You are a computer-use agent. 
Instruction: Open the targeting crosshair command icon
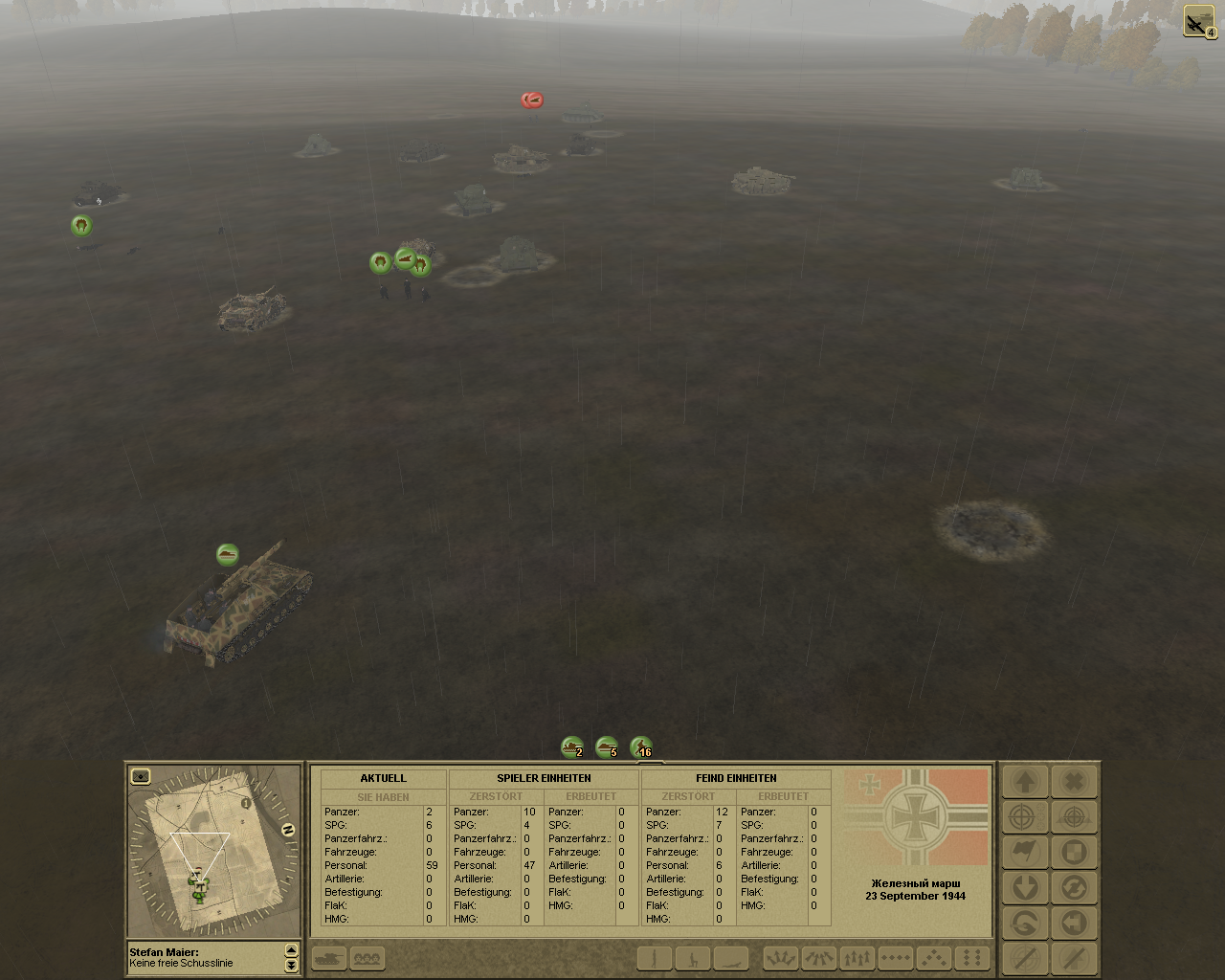[1024, 816]
